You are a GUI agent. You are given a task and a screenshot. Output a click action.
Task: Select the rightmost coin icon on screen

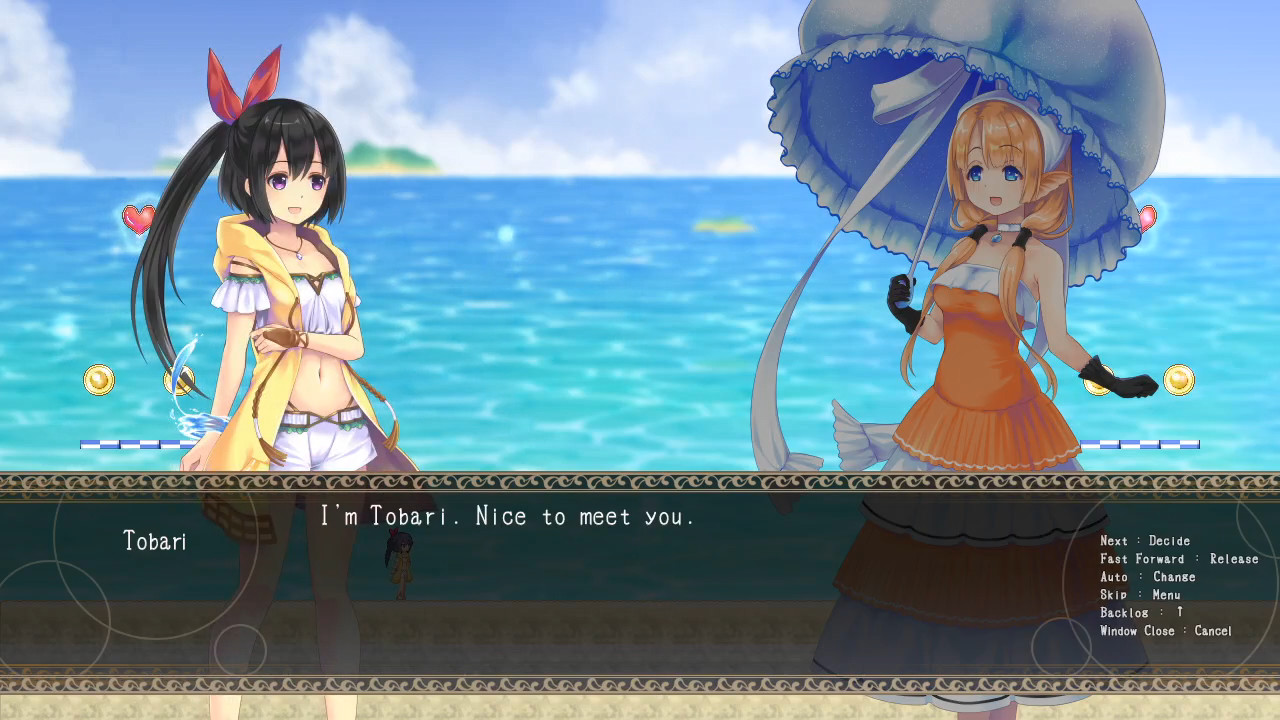coord(1178,380)
